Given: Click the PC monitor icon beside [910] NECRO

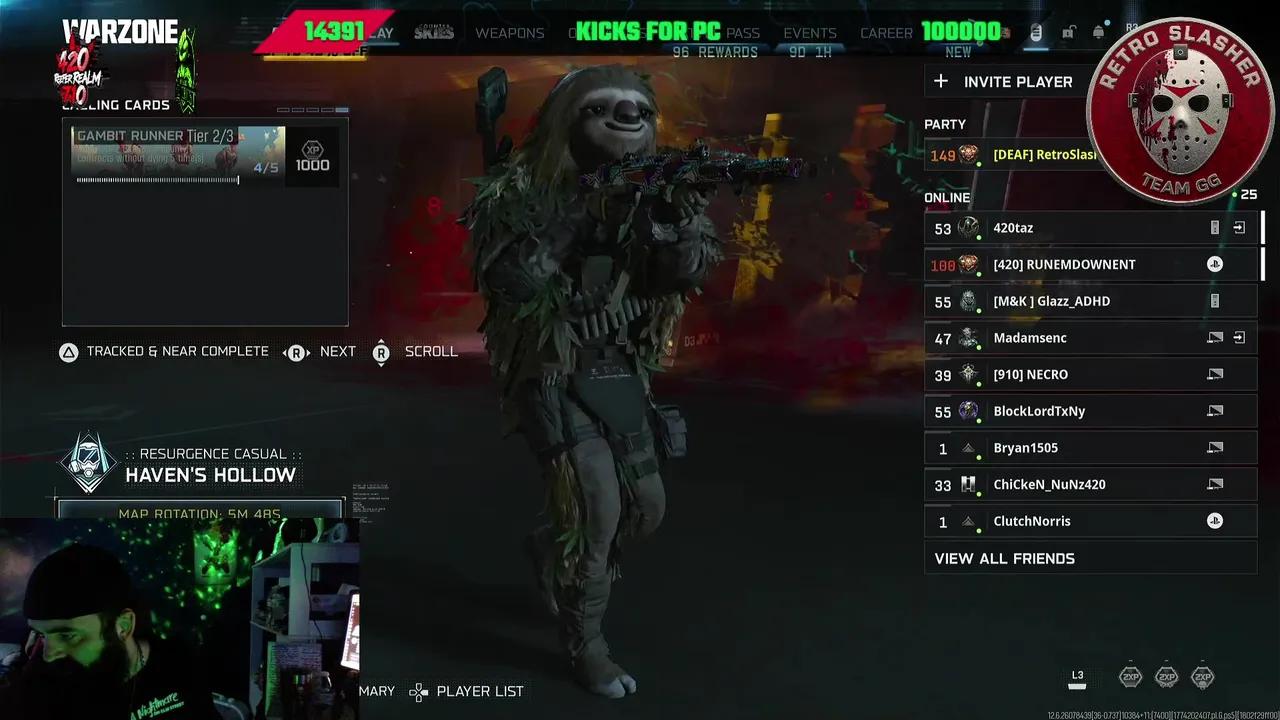Looking at the screenshot, I should click(1215, 374).
